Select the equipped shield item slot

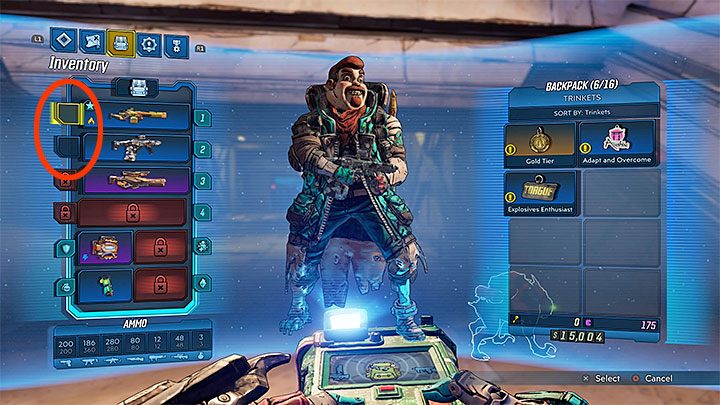click(x=106, y=247)
